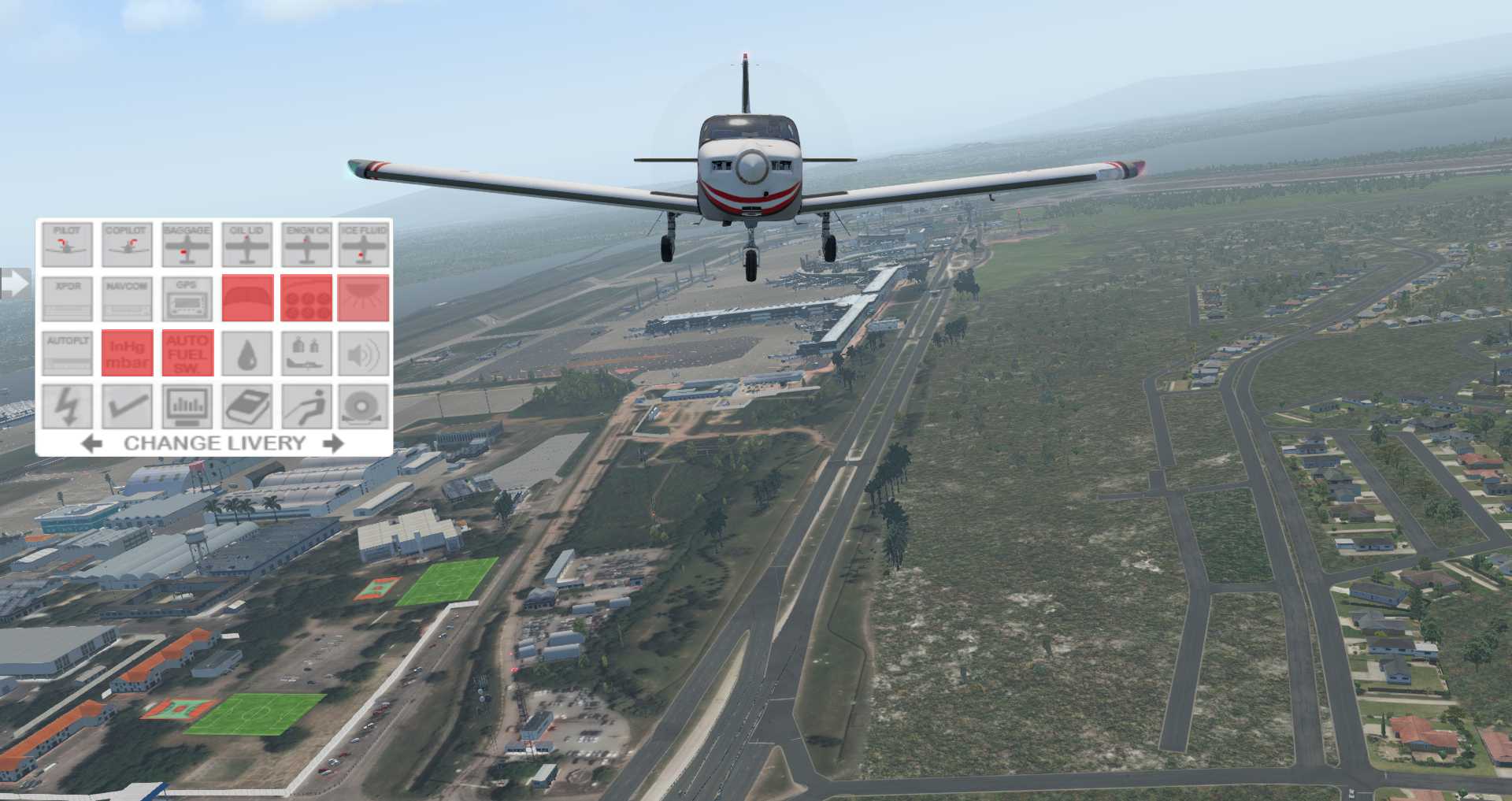
Task: Select the ENGN CK cover option
Action: pos(307,244)
